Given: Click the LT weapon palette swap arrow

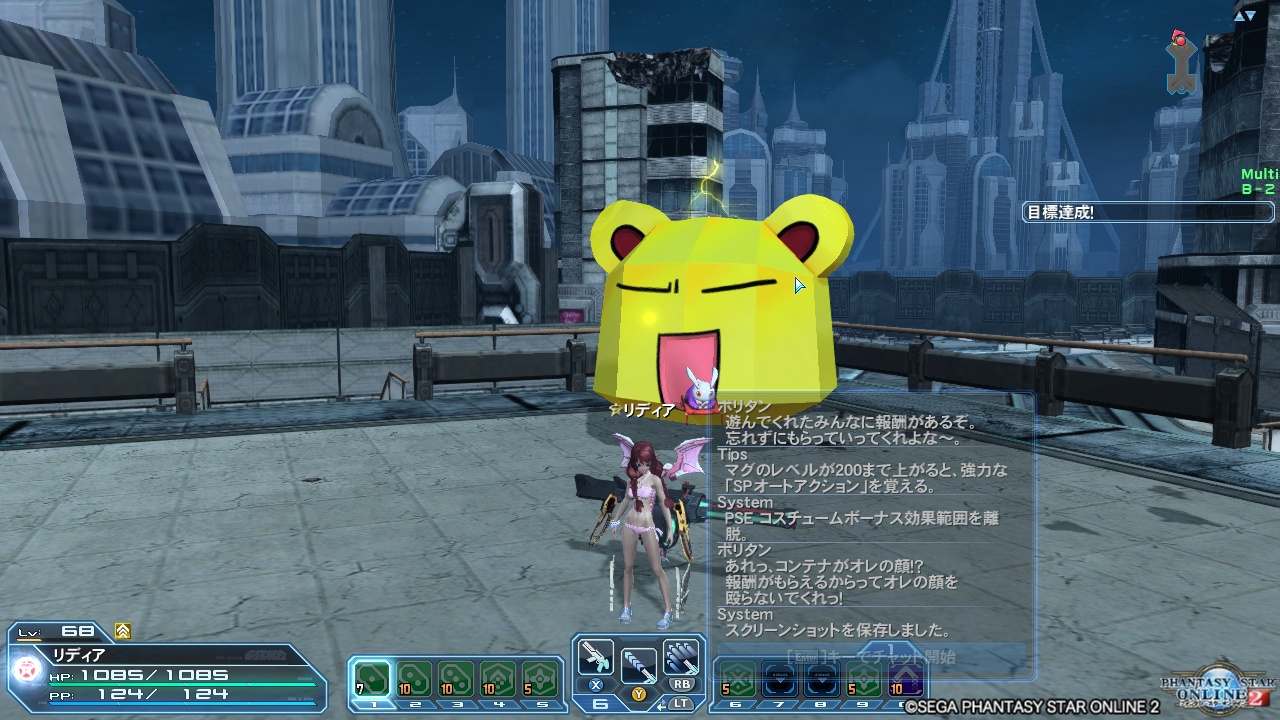Looking at the screenshot, I should pyautogui.click(x=660, y=706).
